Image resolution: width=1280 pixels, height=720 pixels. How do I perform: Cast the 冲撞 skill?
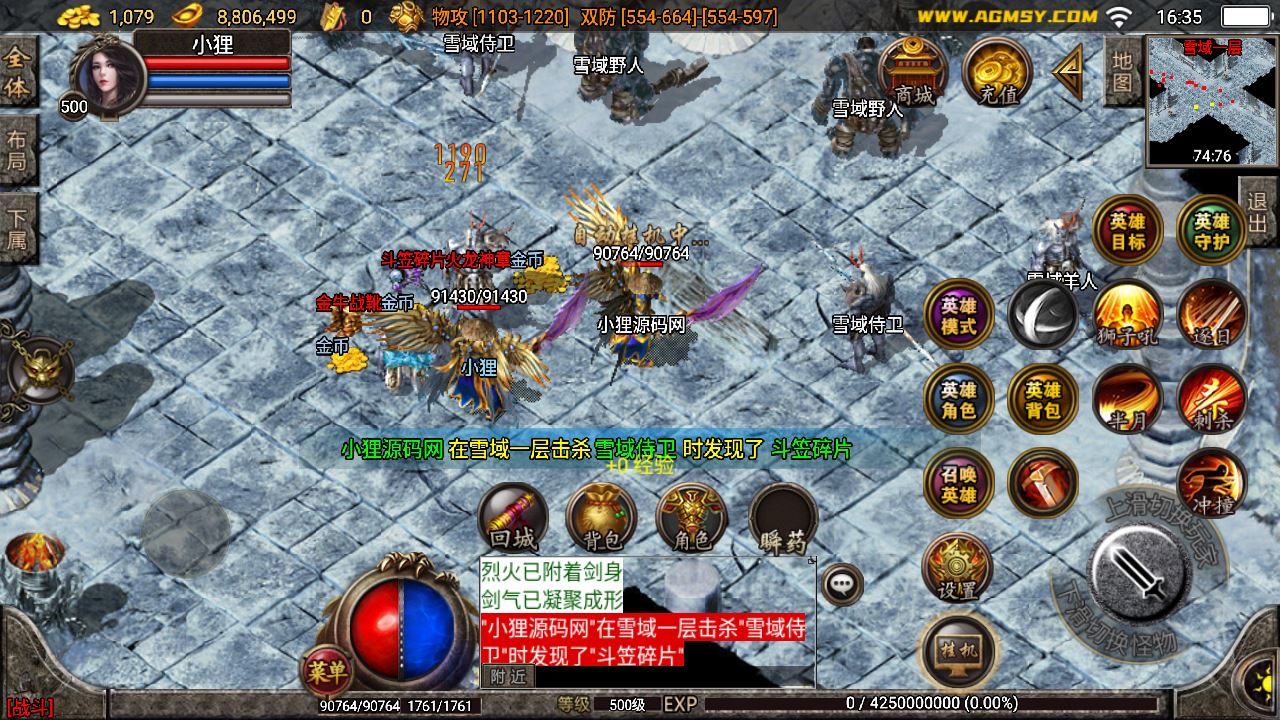click(x=1211, y=482)
